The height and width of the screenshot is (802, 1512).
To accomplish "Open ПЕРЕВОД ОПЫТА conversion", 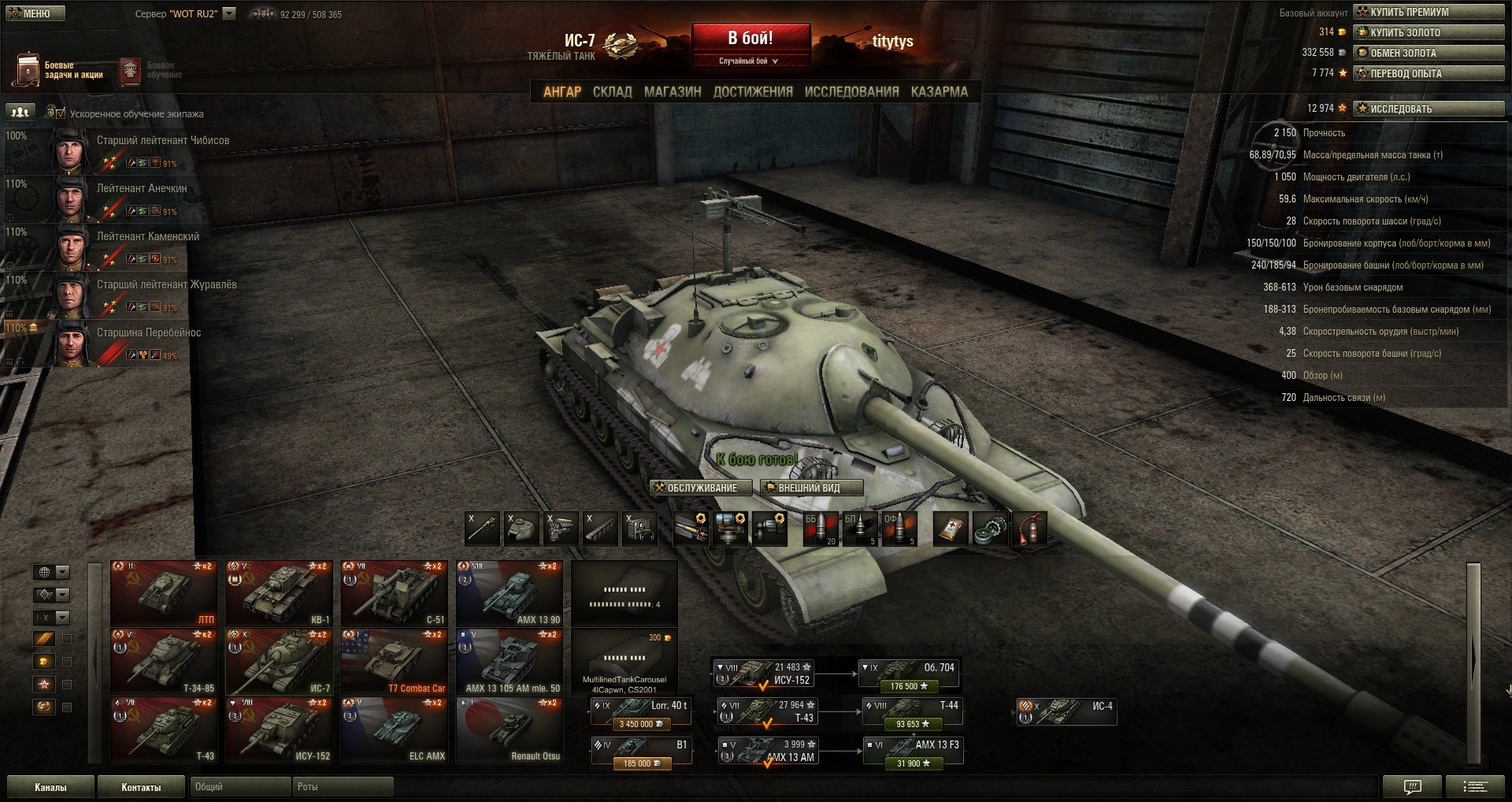I will (x=1429, y=73).
